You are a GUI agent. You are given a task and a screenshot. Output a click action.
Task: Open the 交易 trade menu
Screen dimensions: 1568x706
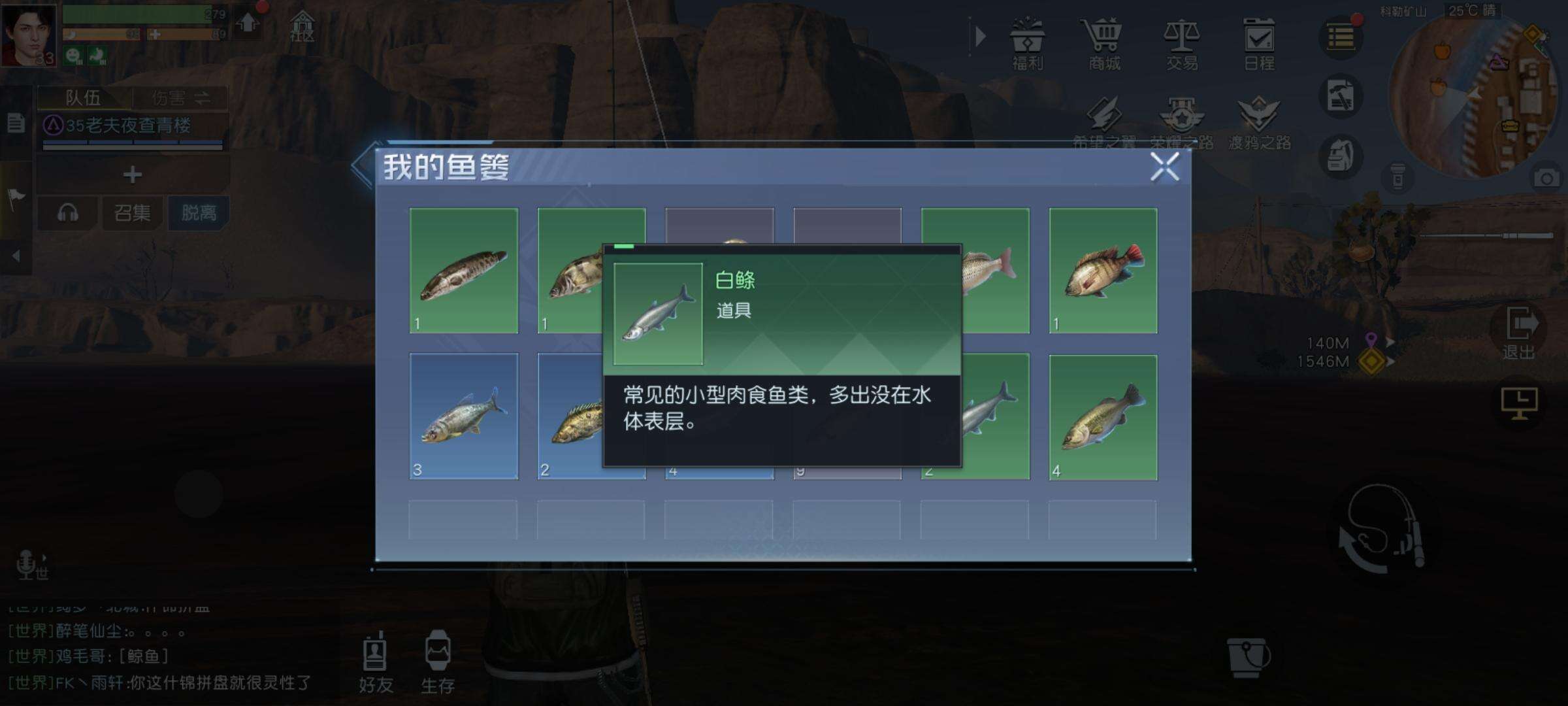point(1182,42)
